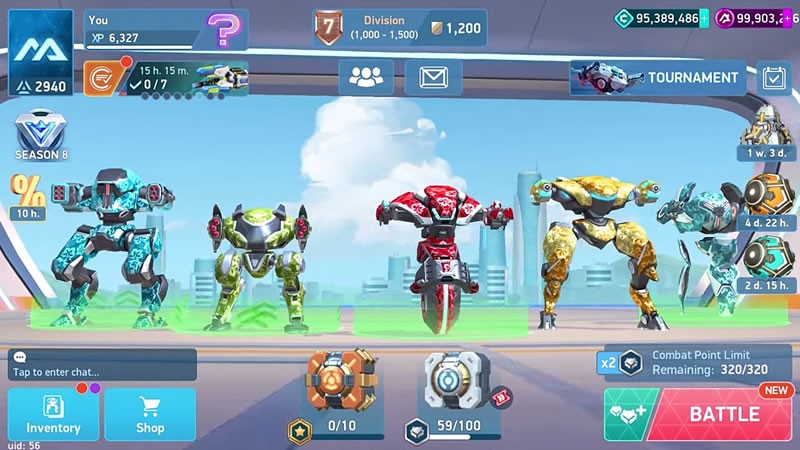Open the white crate with 59/100 progress
The width and height of the screenshot is (800, 450).
(455, 384)
